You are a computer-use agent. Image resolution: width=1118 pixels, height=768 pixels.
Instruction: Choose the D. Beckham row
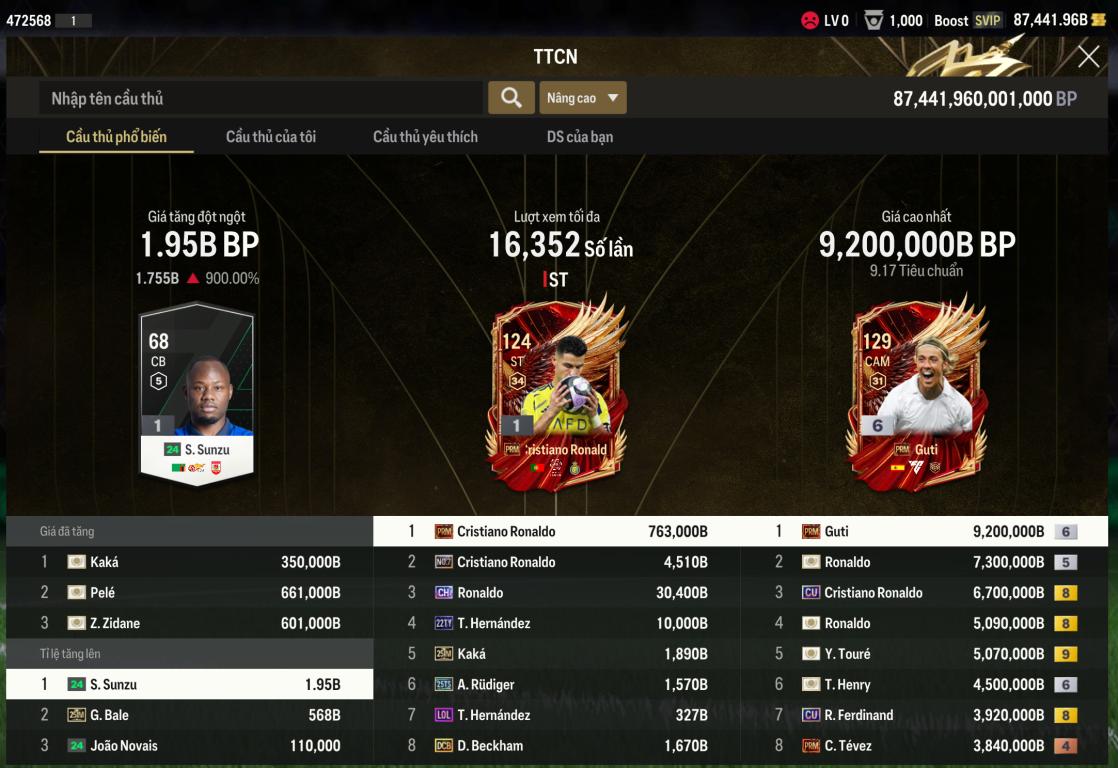(556, 746)
